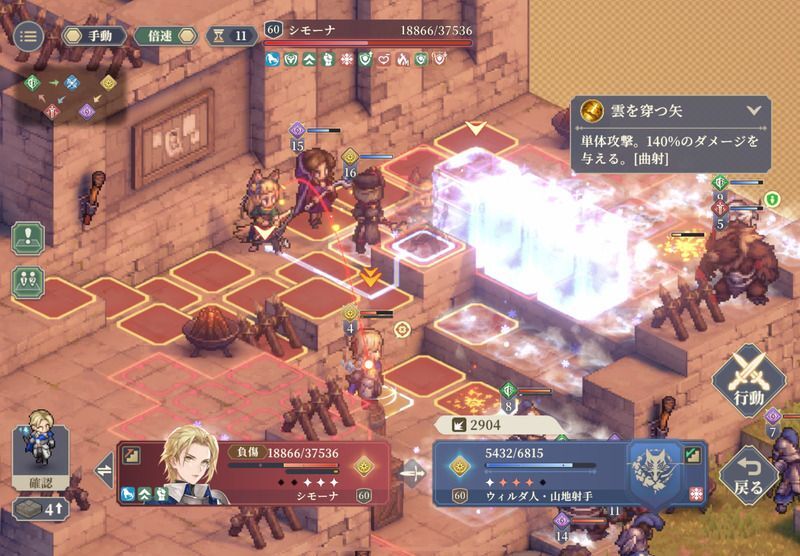Click the swap arrows beside Simona's panel

(x=102, y=470)
